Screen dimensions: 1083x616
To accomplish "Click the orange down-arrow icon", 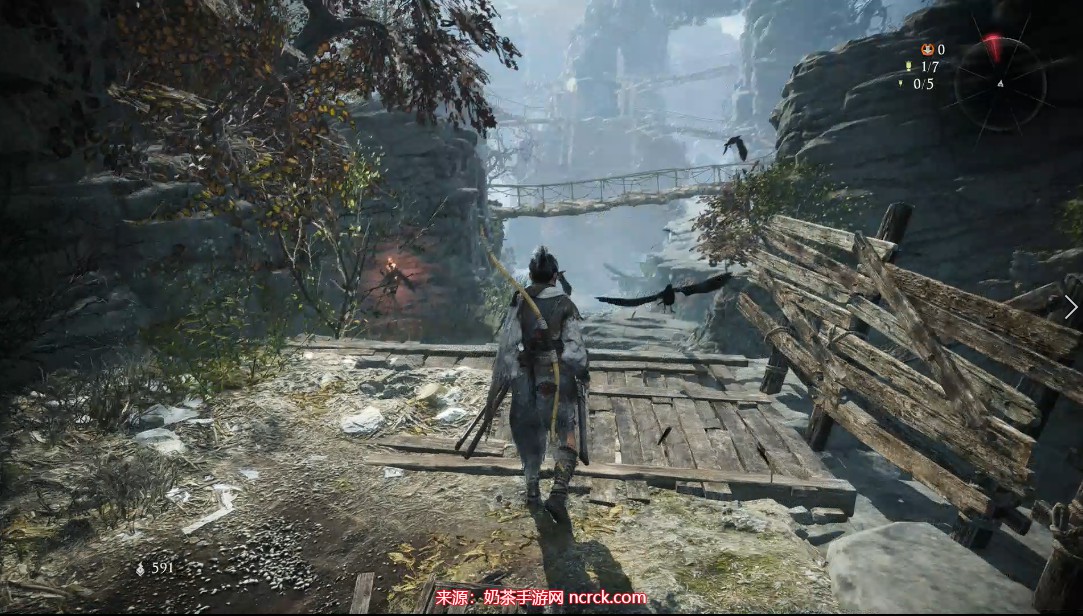I will point(926,49).
